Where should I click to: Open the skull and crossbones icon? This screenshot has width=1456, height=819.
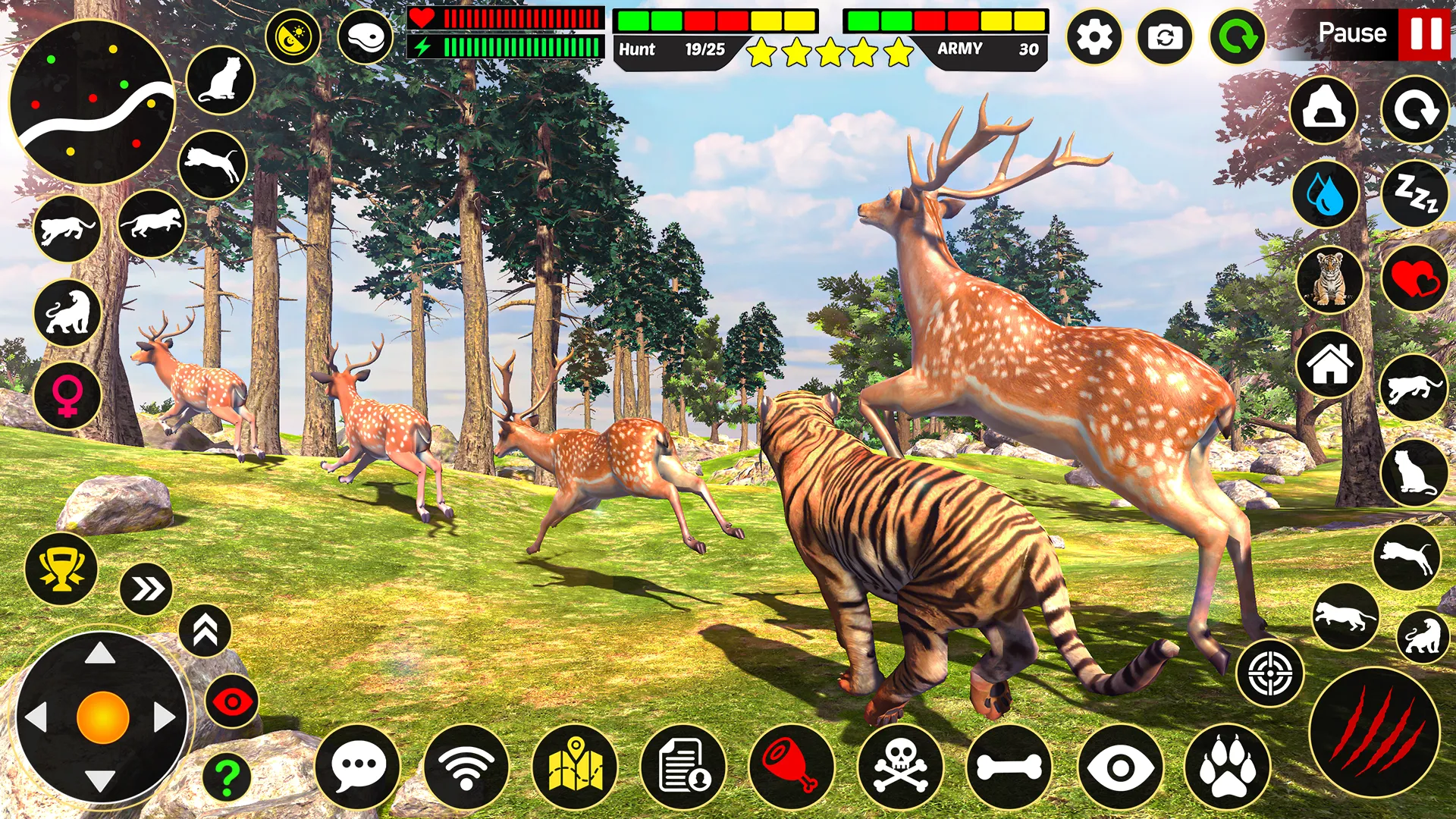pyautogui.click(x=899, y=766)
